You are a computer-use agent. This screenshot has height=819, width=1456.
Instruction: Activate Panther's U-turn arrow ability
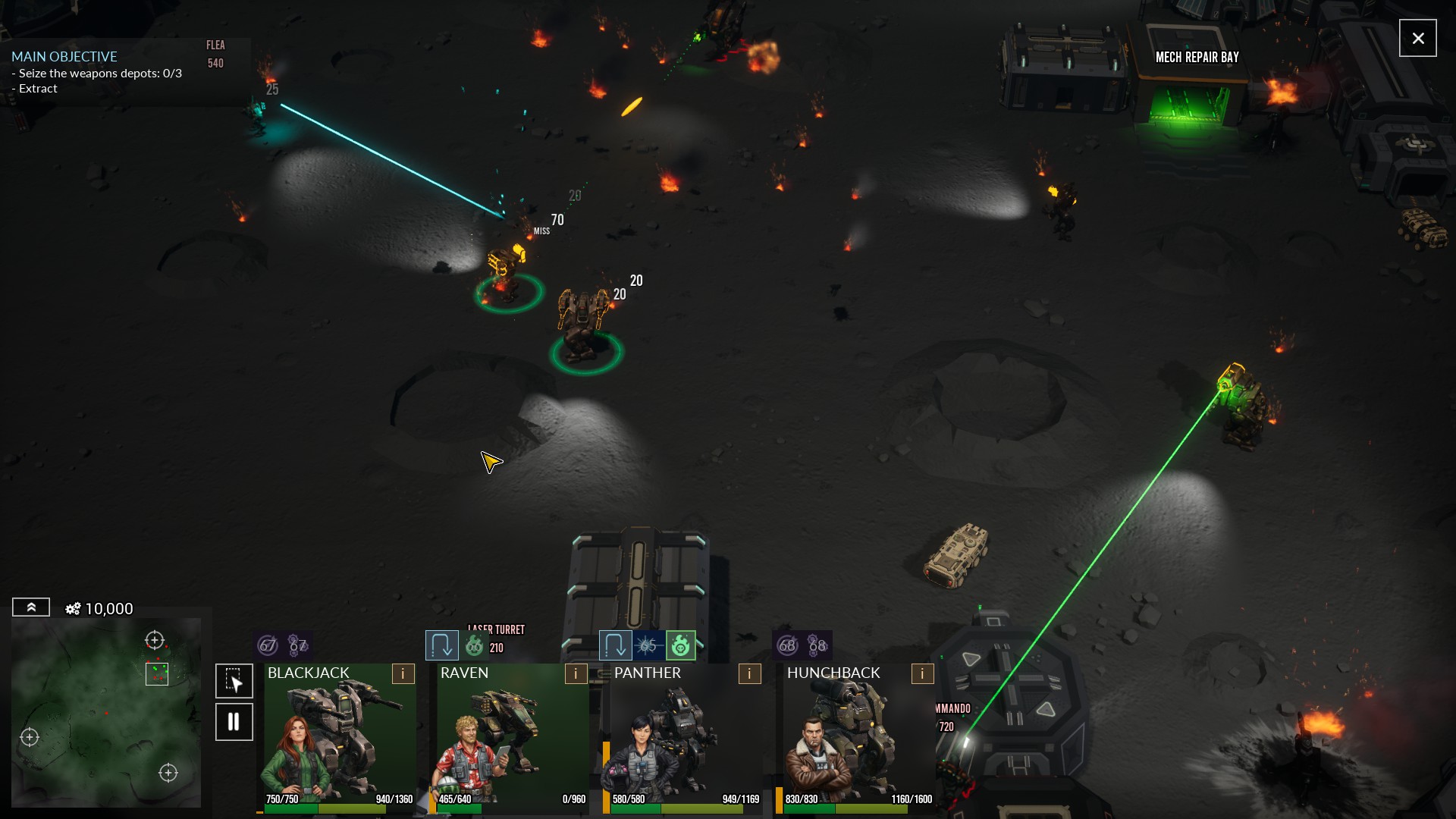pos(614,645)
